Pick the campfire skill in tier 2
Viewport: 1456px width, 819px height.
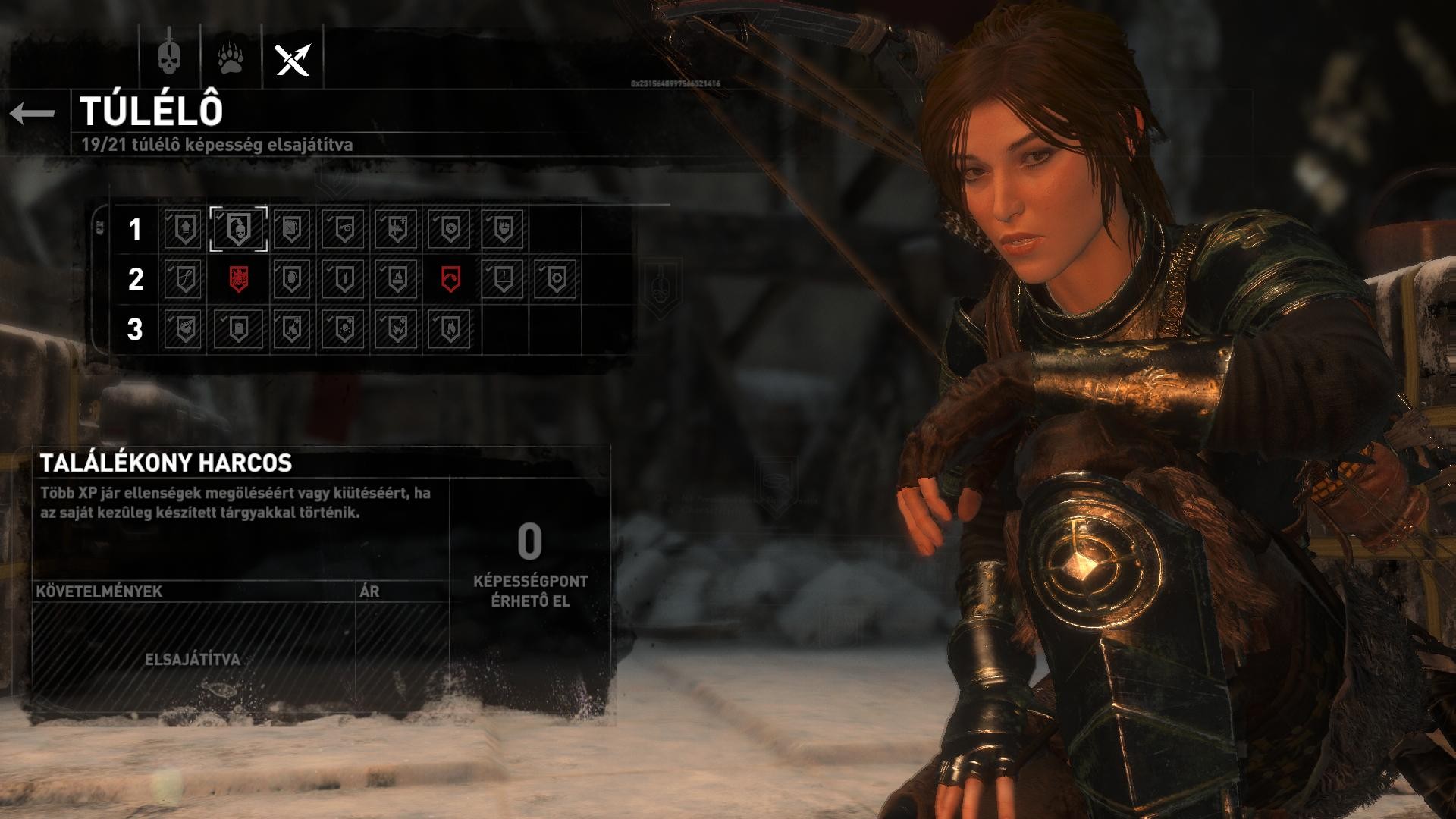click(x=397, y=279)
